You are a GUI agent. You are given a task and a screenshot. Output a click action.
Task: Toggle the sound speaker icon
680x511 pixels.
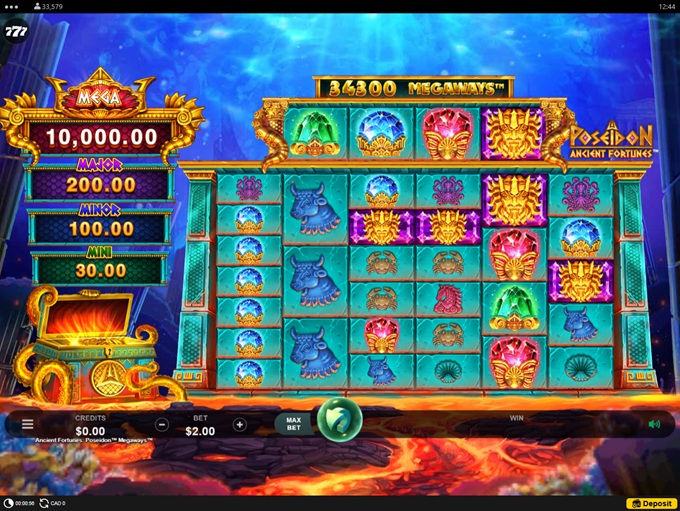point(654,424)
